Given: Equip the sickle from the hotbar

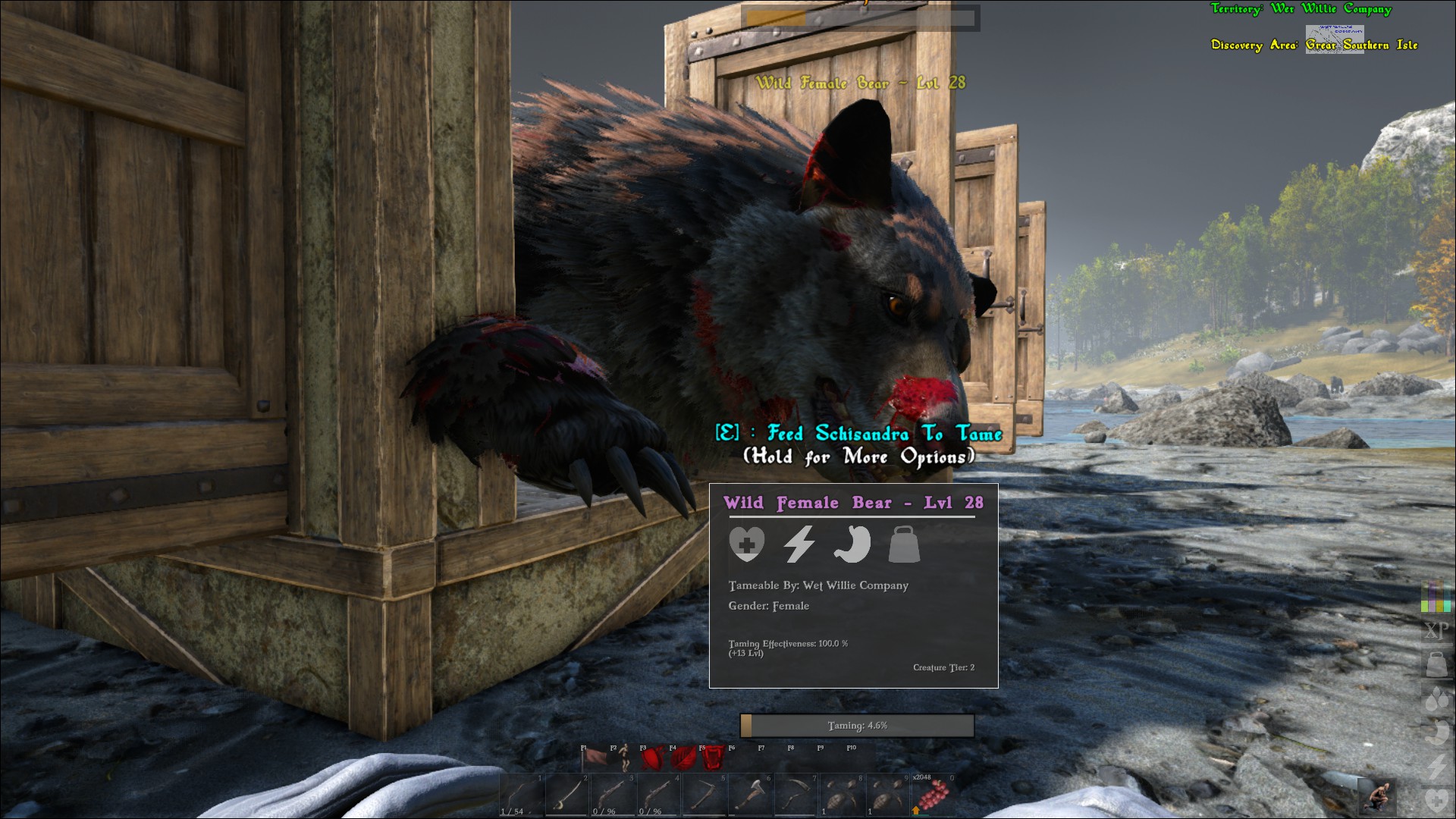Looking at the screenshot, I should (x=795, y=795).
